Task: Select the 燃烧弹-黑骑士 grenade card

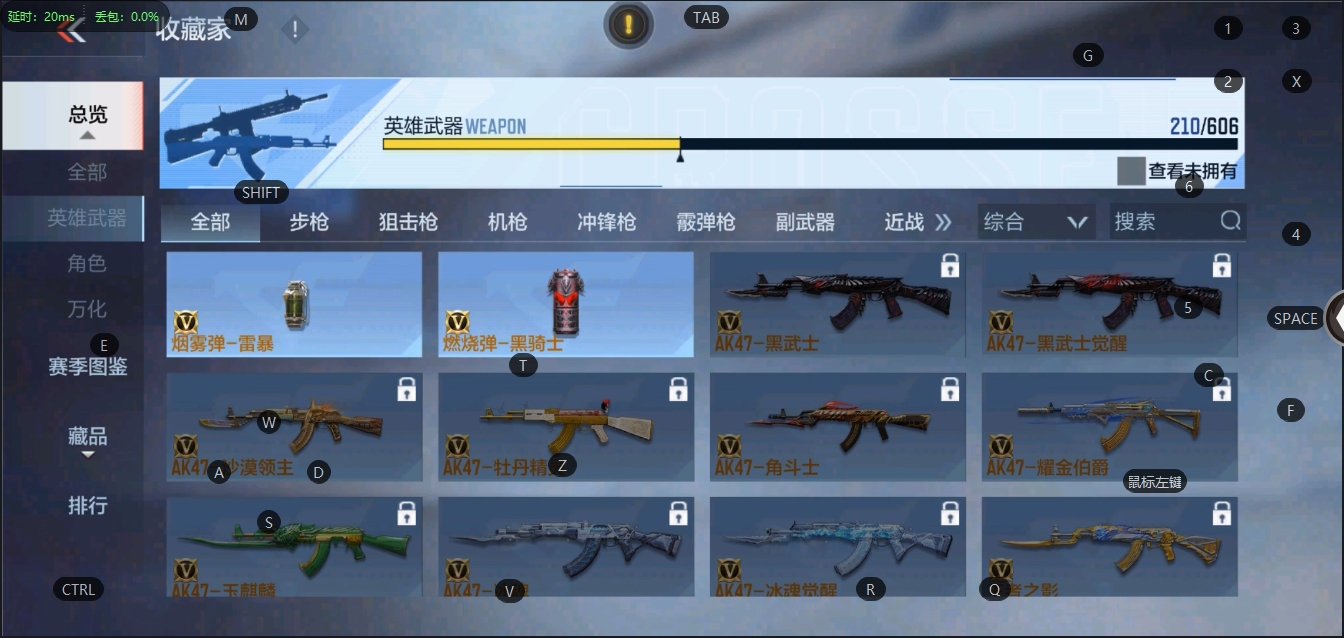Action: 566,304
